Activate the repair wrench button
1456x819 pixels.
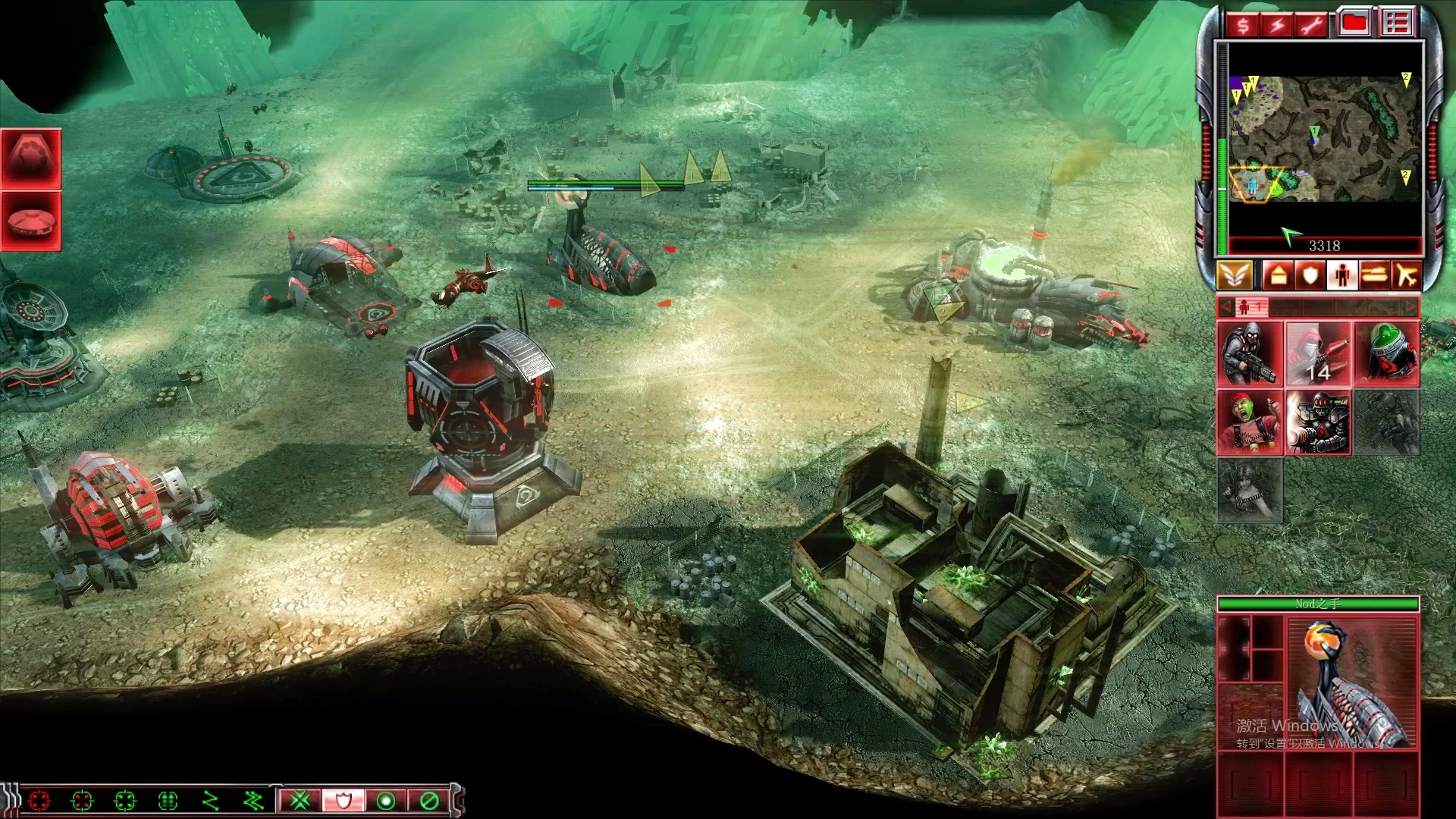click(x=1313, y=26)
